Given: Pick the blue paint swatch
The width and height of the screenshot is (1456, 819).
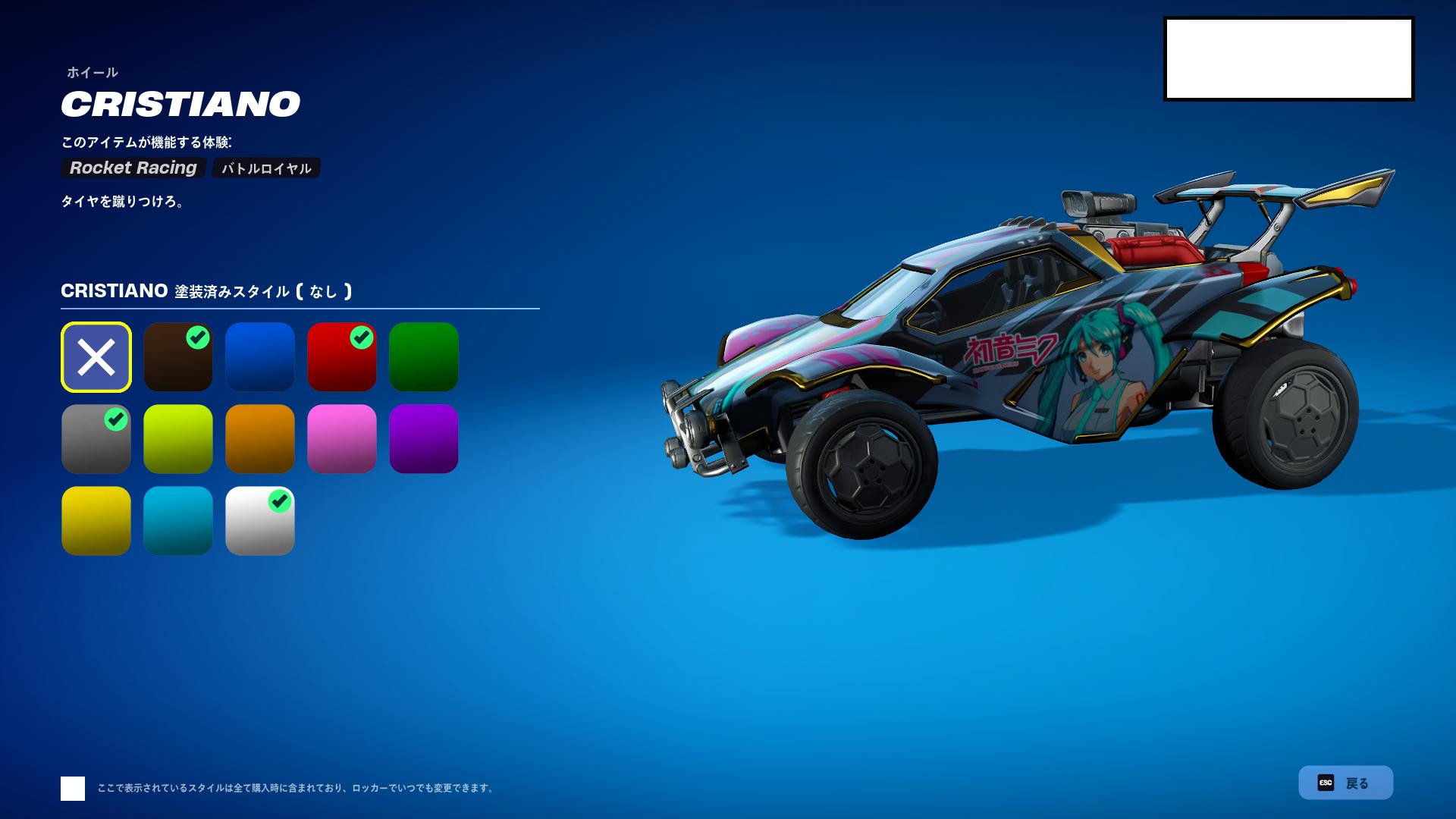Looking at the screenshot, I should (260, 357).
